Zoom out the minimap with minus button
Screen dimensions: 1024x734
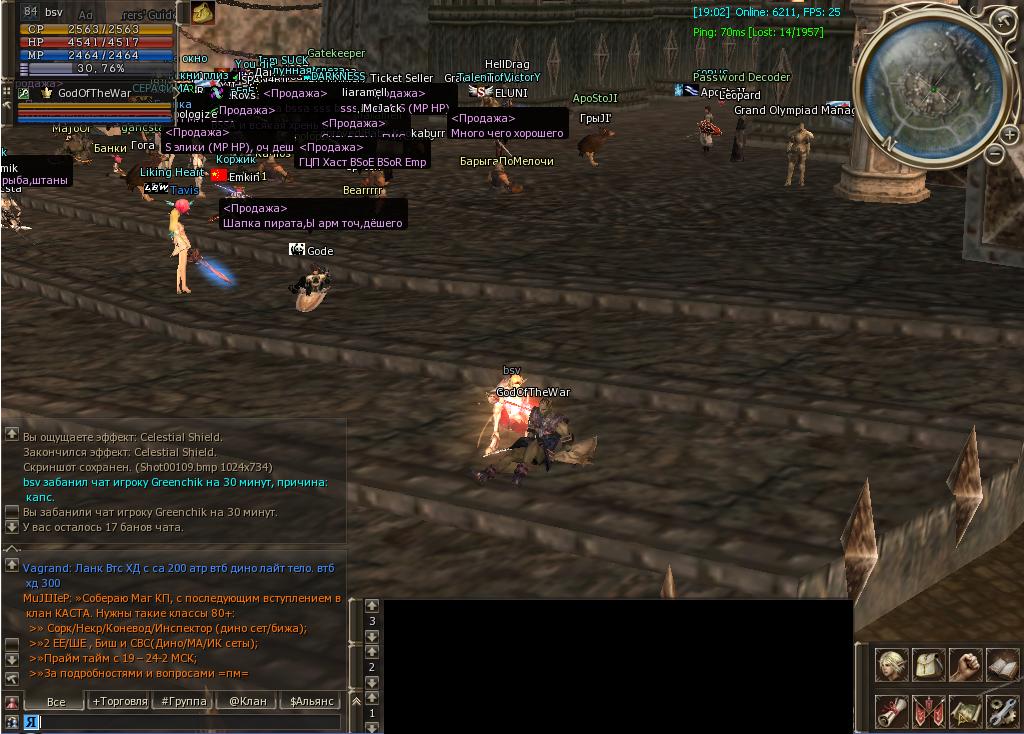click(x=994, y=153)
